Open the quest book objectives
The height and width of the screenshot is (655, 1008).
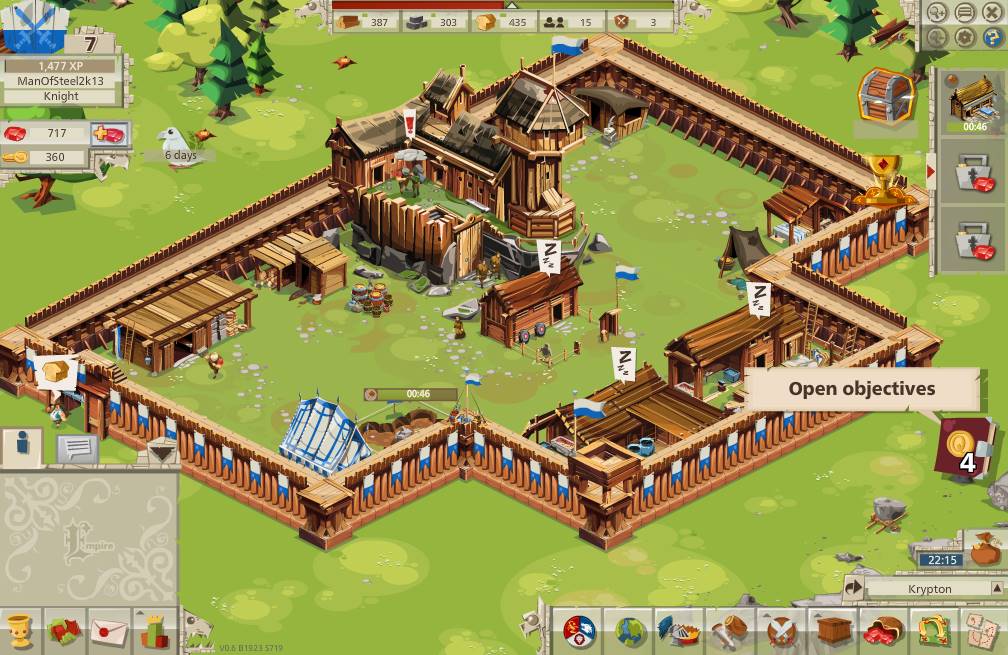tap(963, 447)
